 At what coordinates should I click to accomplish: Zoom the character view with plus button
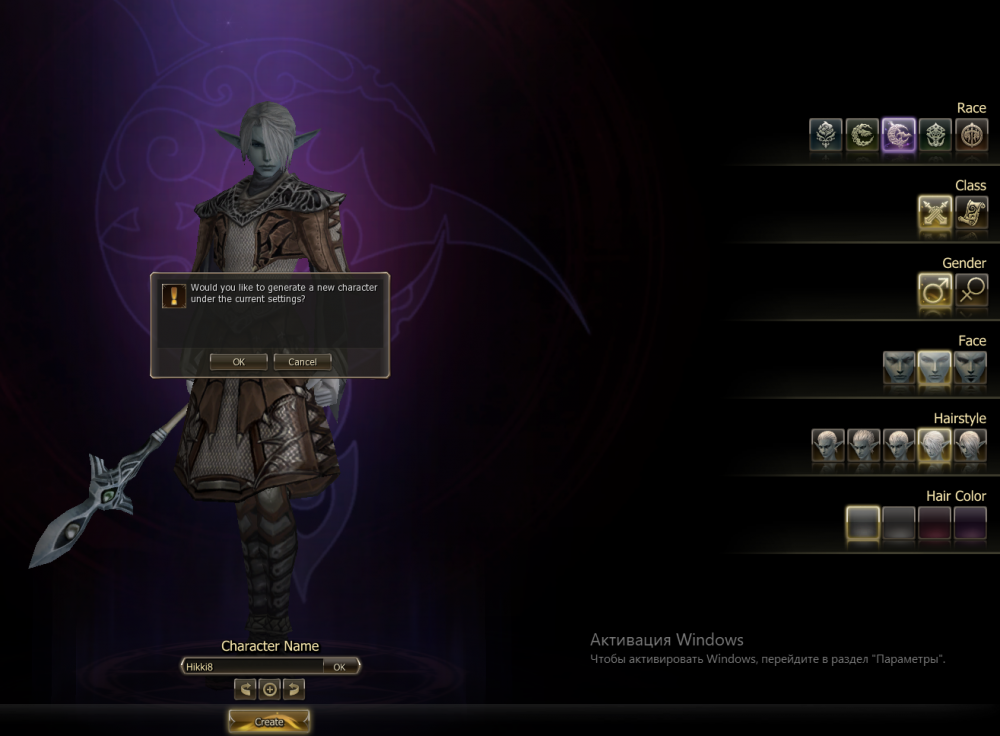click(269, 689)
